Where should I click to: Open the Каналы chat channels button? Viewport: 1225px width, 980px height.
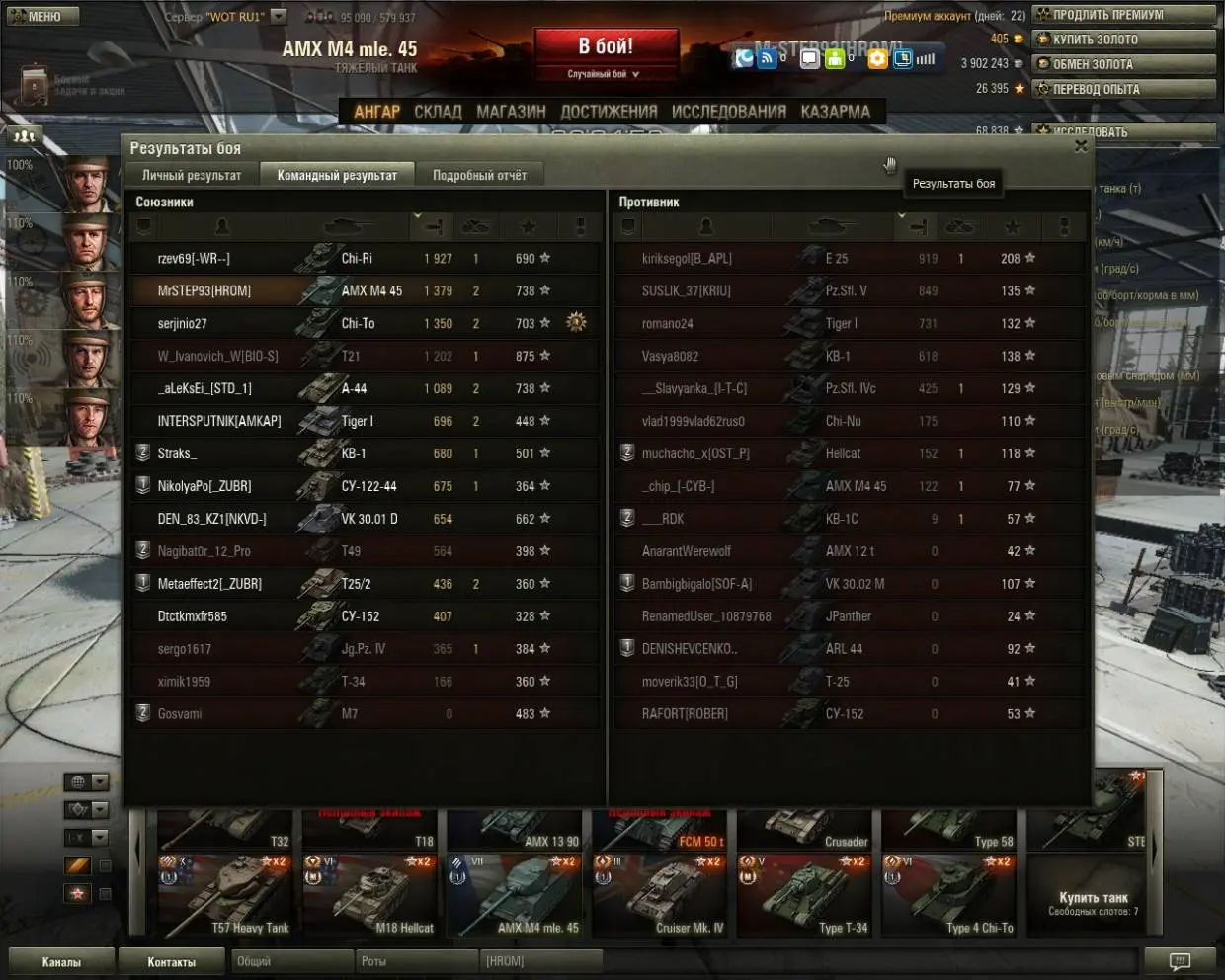[x=61, y=961]
